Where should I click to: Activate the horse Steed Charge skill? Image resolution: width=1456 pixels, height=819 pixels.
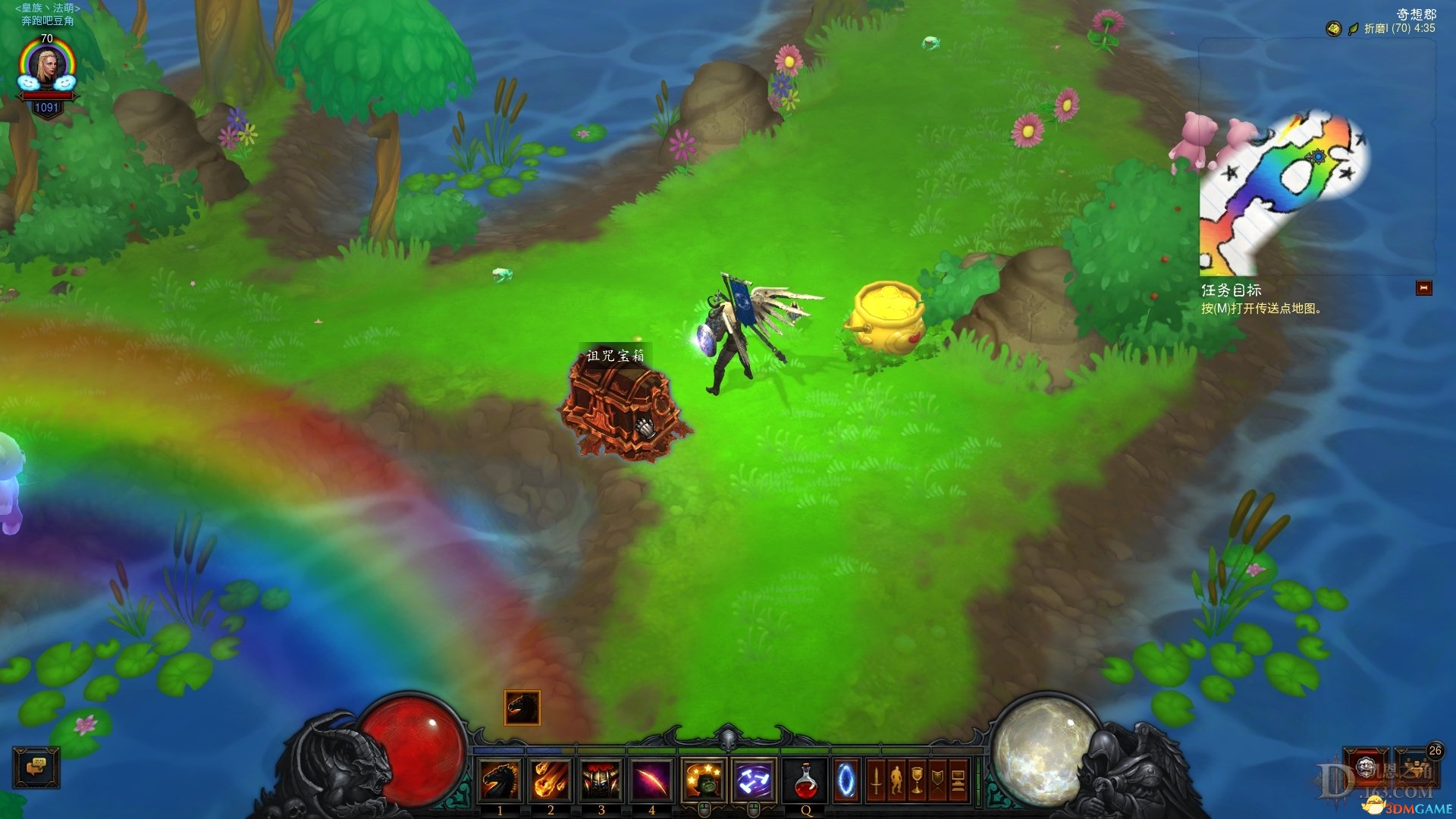click(500, 780)
